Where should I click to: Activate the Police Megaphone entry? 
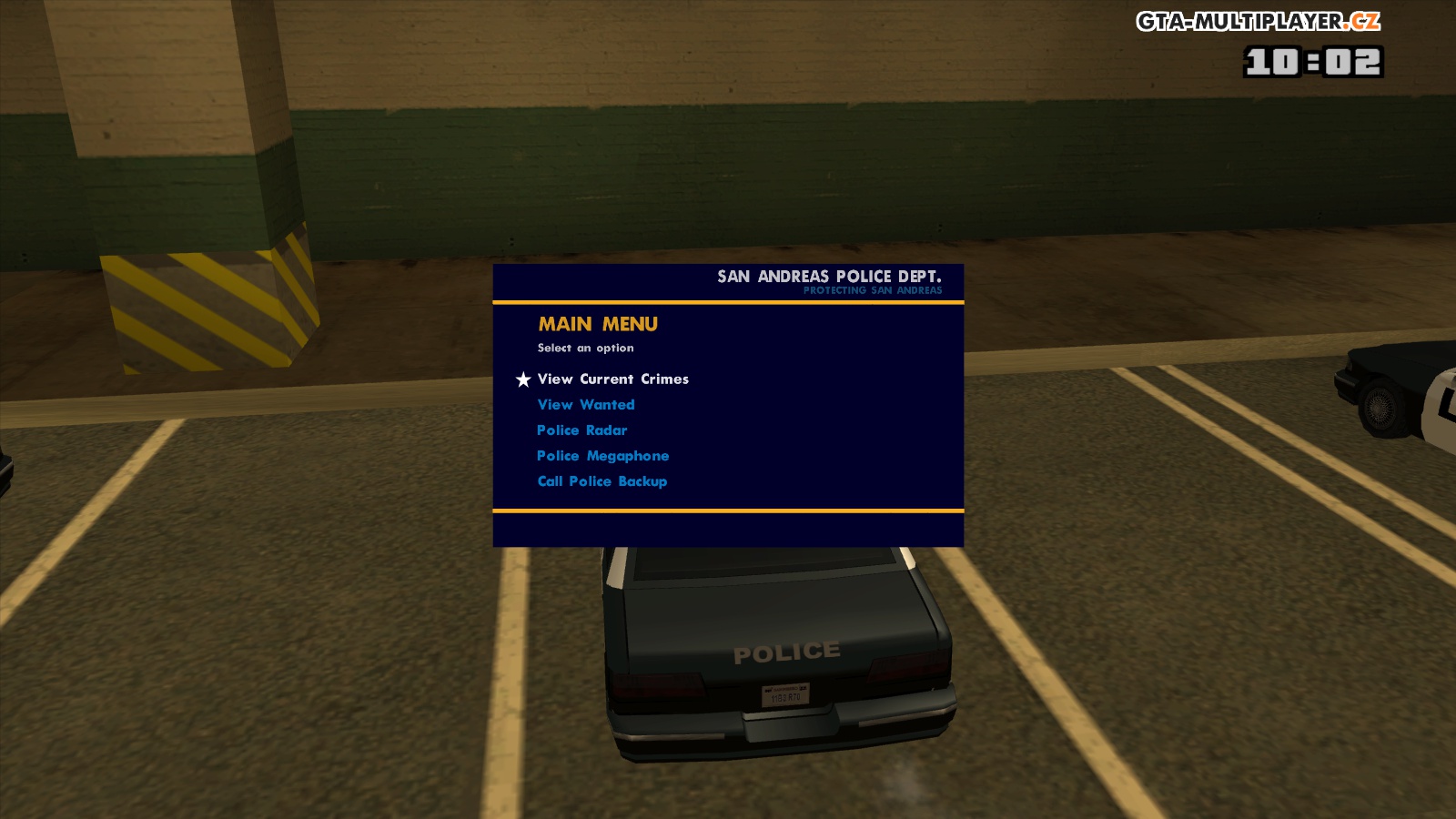[x=602, y=455]
